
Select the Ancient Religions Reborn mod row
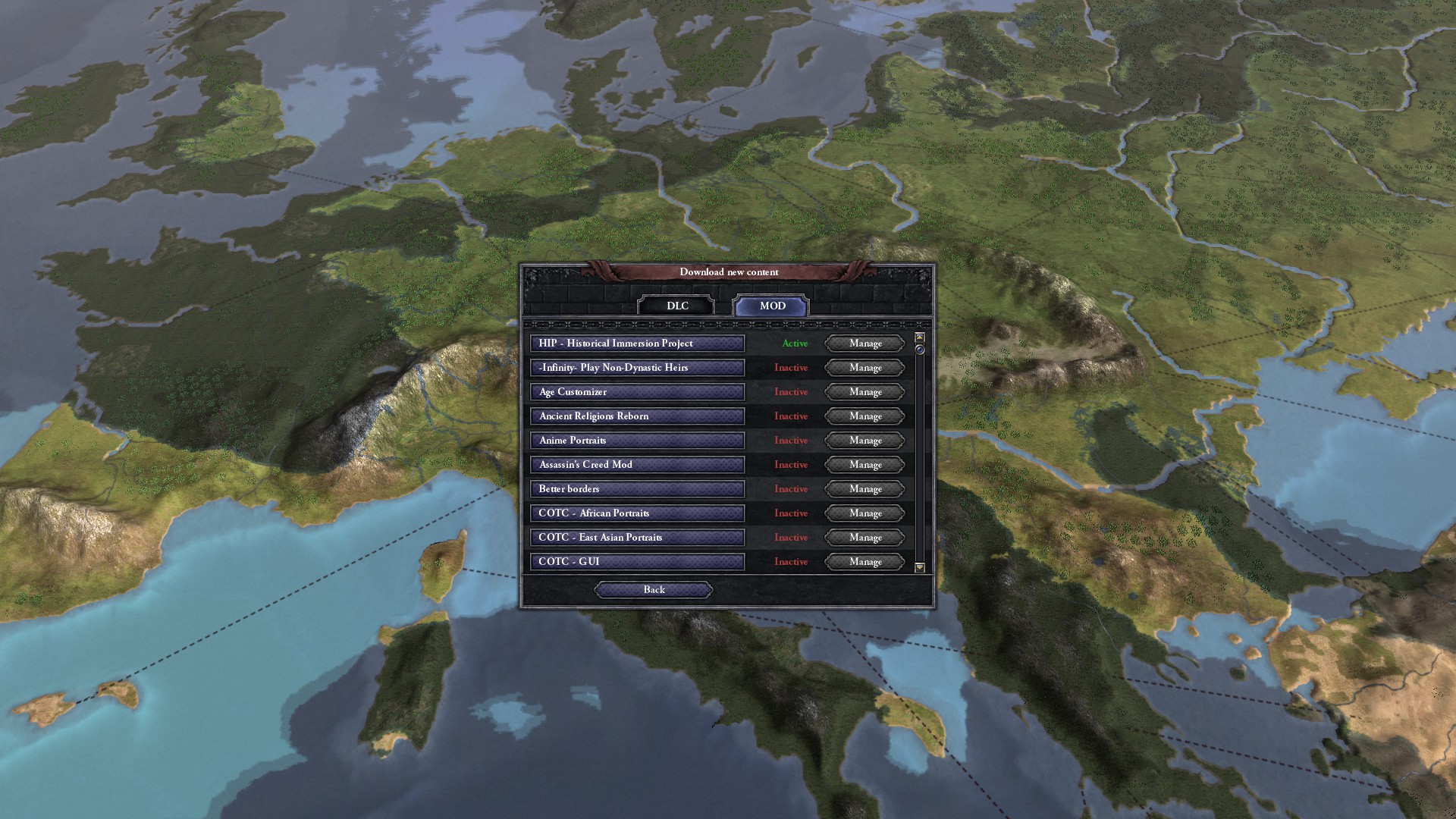(637, 416)
